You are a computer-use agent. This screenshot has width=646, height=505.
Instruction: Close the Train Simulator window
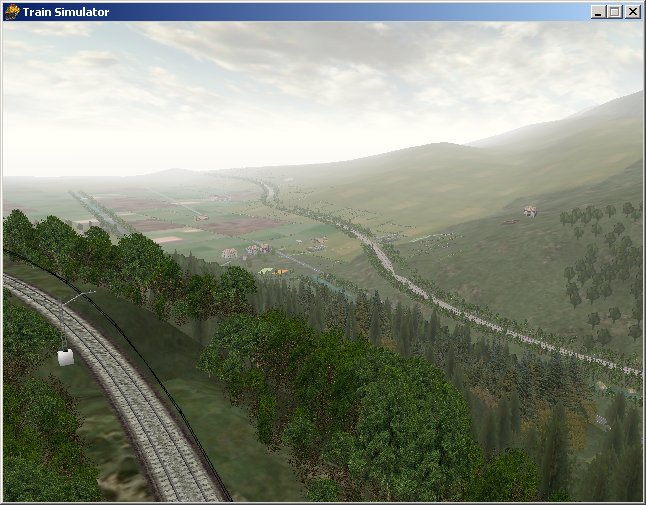coord(633,12)
